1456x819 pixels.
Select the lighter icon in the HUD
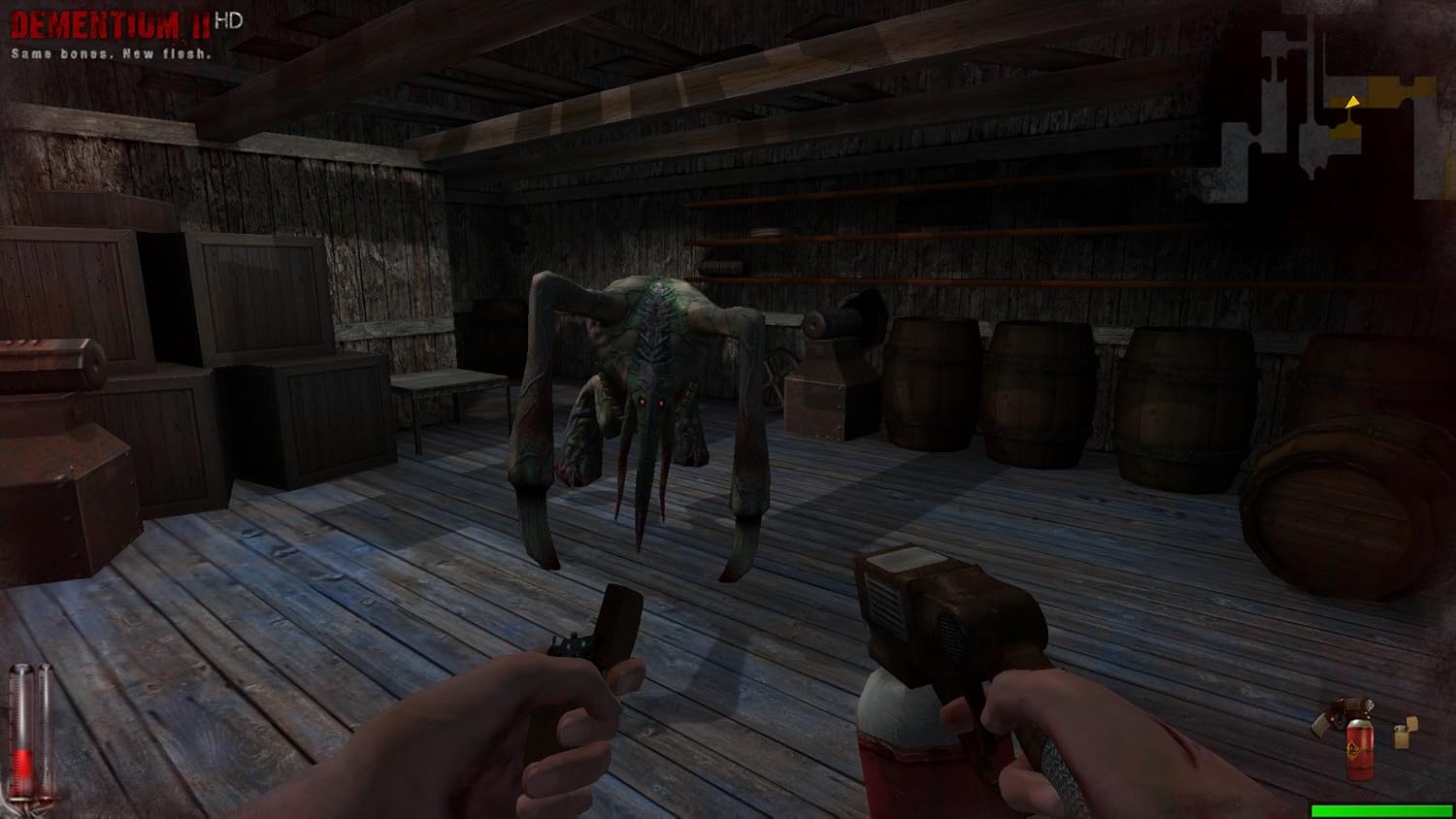[1401, 735]
